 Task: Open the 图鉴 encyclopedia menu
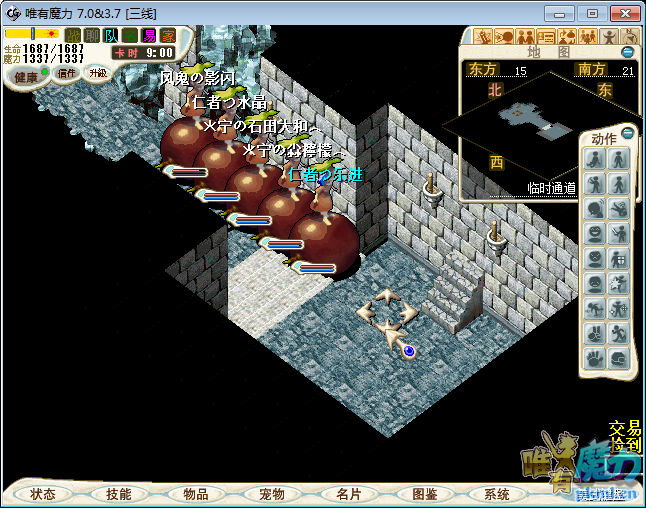(x=424, y=494)
